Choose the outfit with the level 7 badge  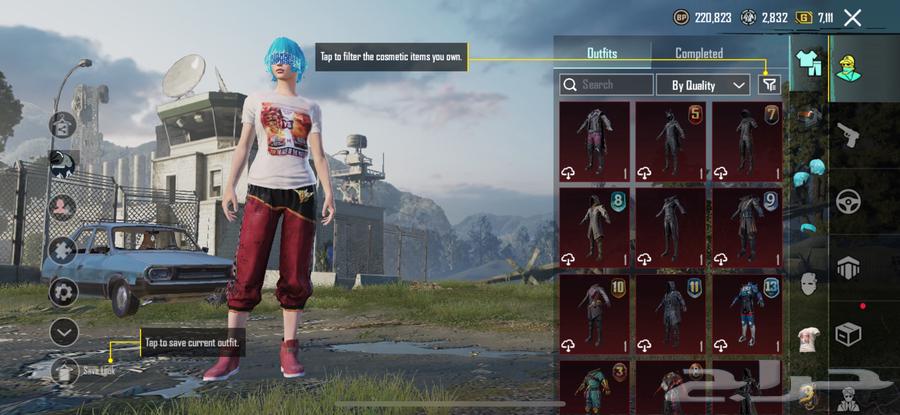point(746,141)
